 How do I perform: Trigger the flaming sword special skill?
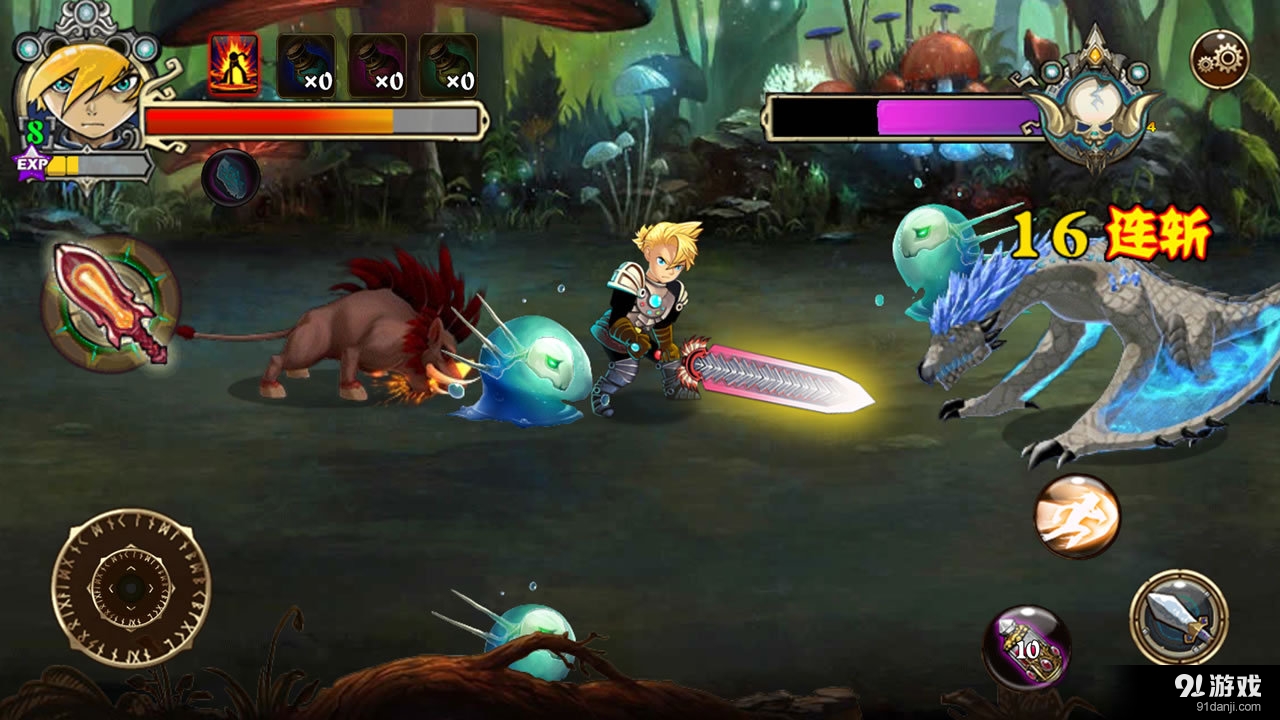click(111, 304)
